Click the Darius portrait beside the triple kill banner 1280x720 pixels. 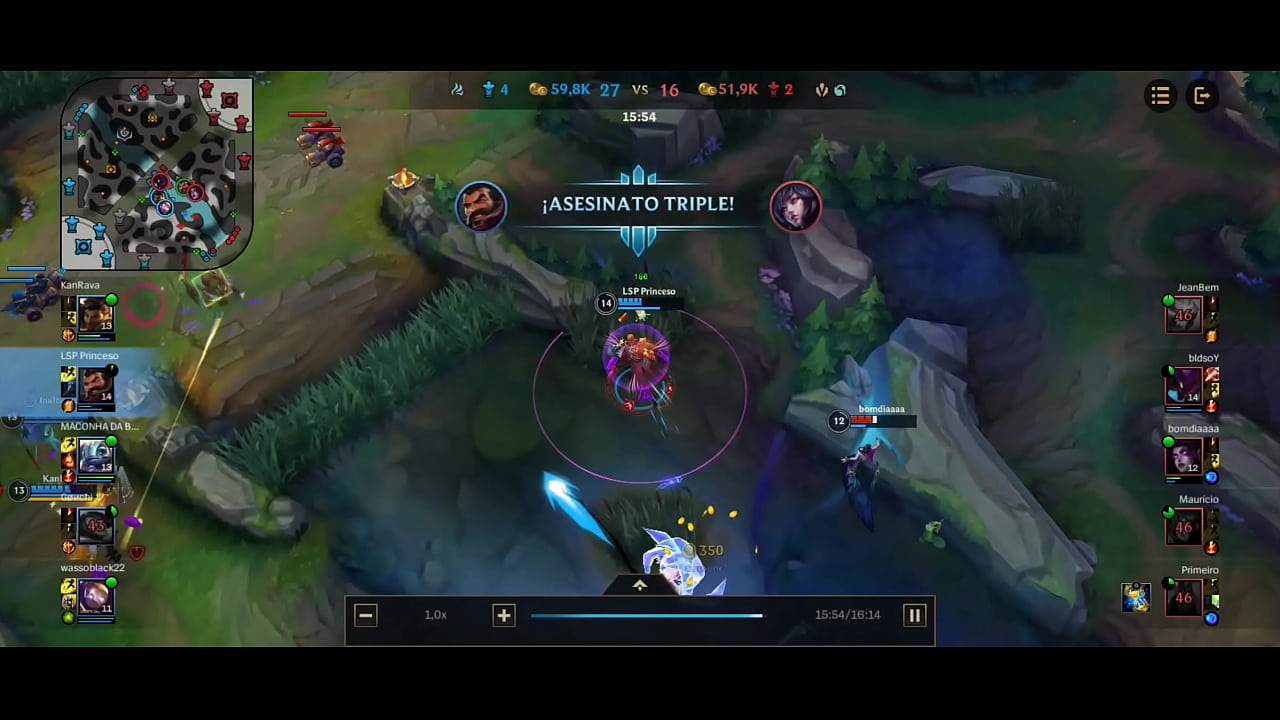click(481, 205)
